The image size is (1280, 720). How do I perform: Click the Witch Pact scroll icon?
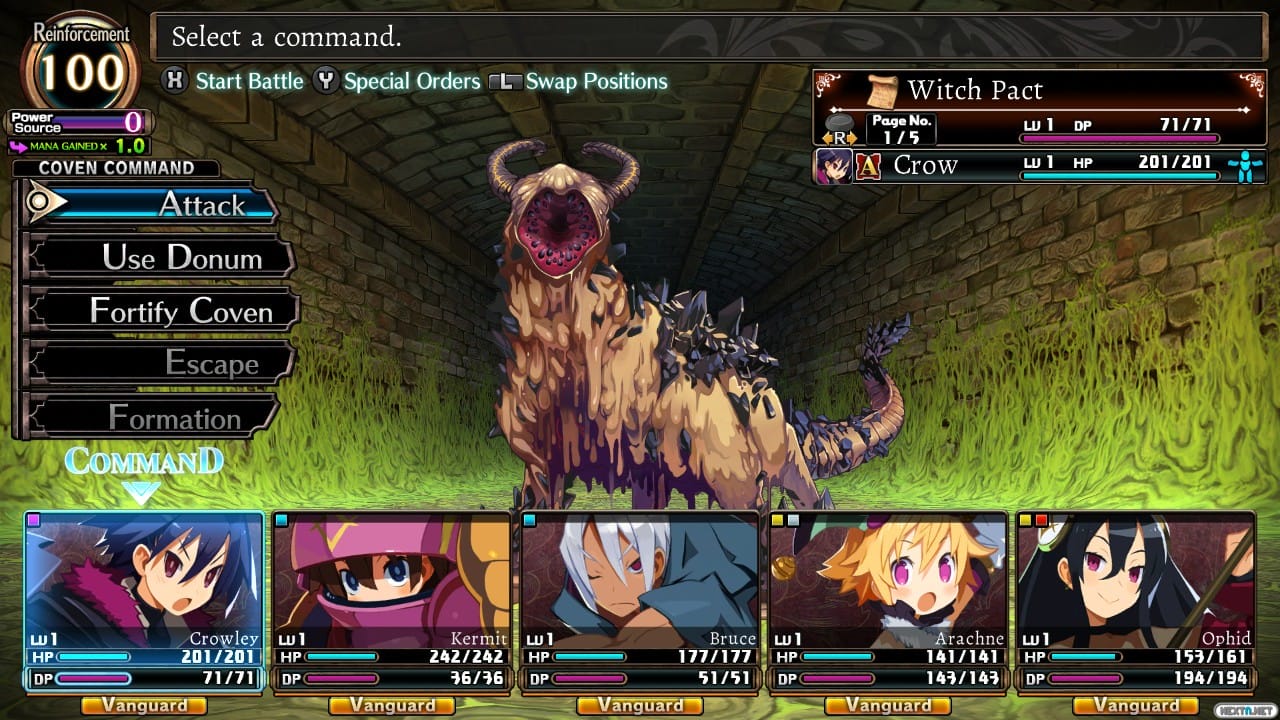pyautogui.click(x=883, y=91)
